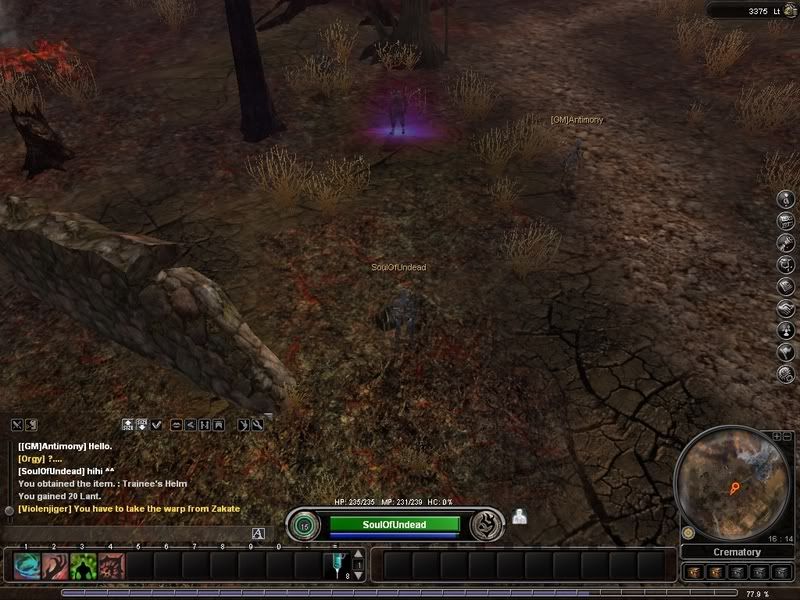Activate the blue swirl skill in hotbar
The width and height of the screenshot is (800, 600).
pos(27,566)
